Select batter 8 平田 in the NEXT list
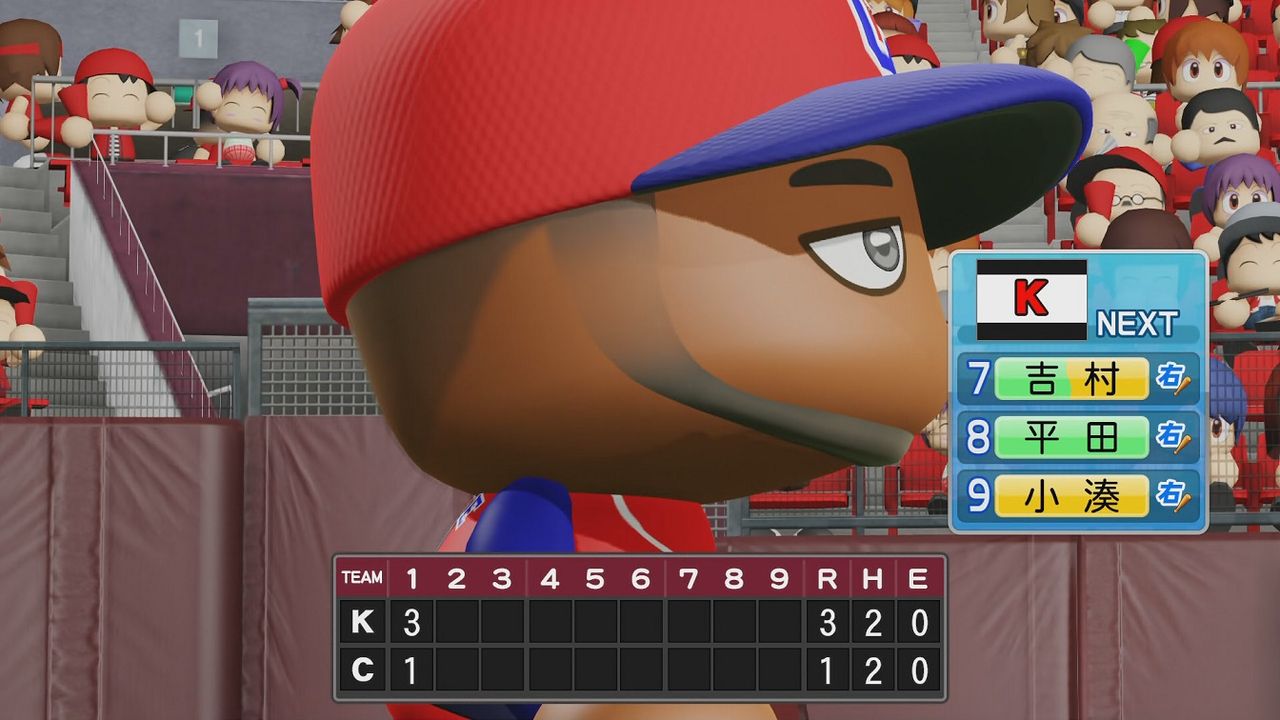Image resolution: width=1280 pixels, height=720 pixels. [x=1071, y=438]
